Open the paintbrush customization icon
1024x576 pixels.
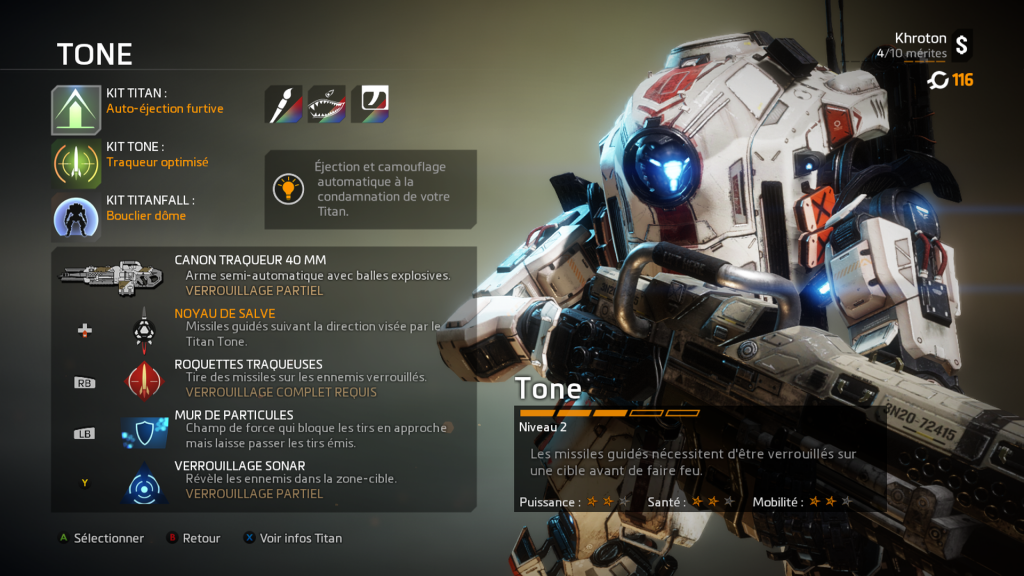coord(283,104)
